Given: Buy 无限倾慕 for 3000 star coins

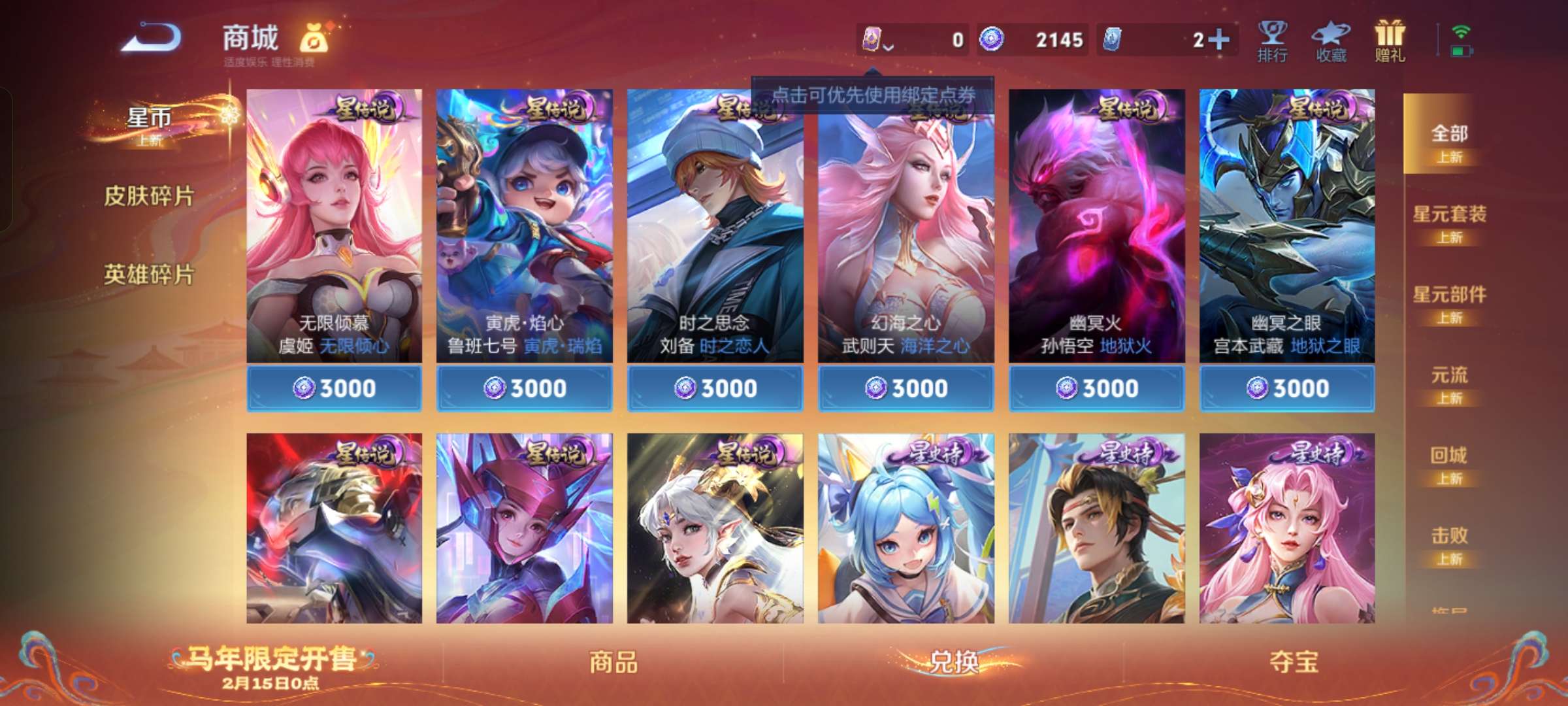Looking at the screenshot, I should pyautogui.click(x=333, y=388).
